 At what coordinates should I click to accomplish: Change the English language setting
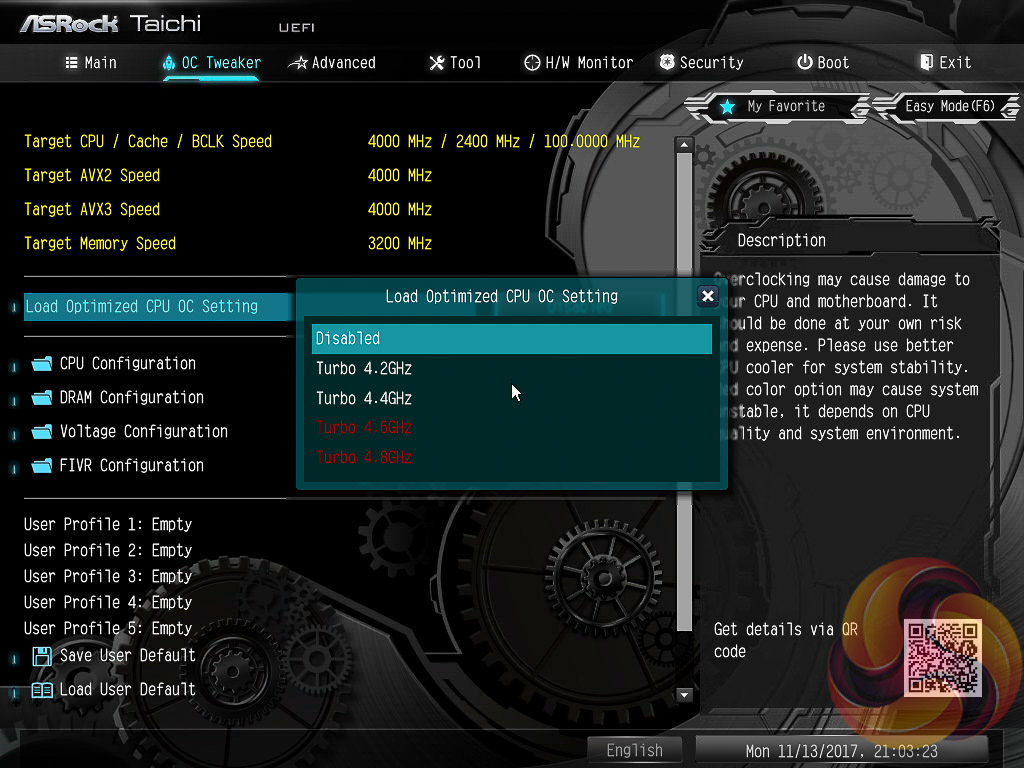(x=634, y=750)
